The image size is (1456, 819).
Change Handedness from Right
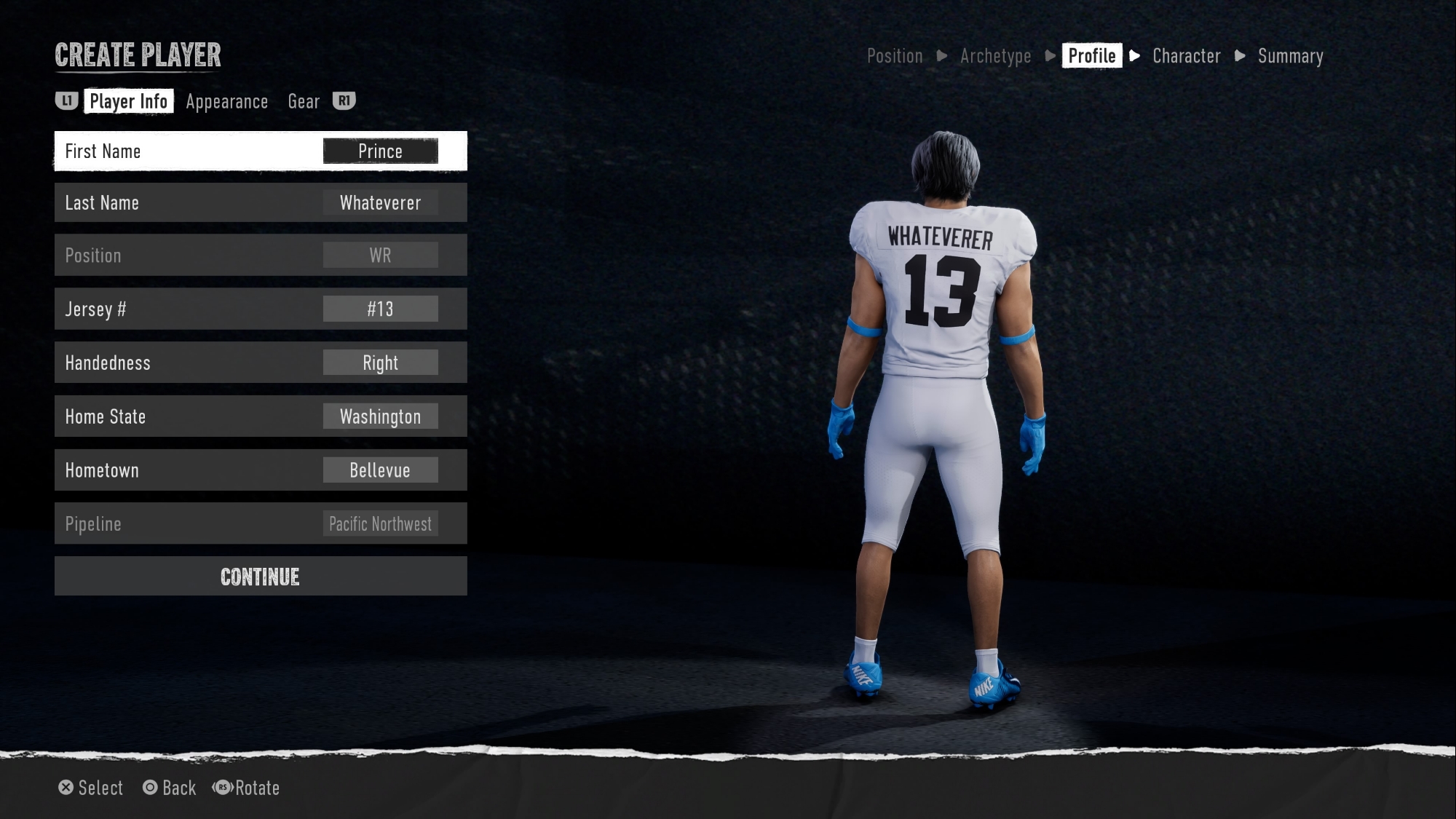pyautogui.click(x=260, y=363)
